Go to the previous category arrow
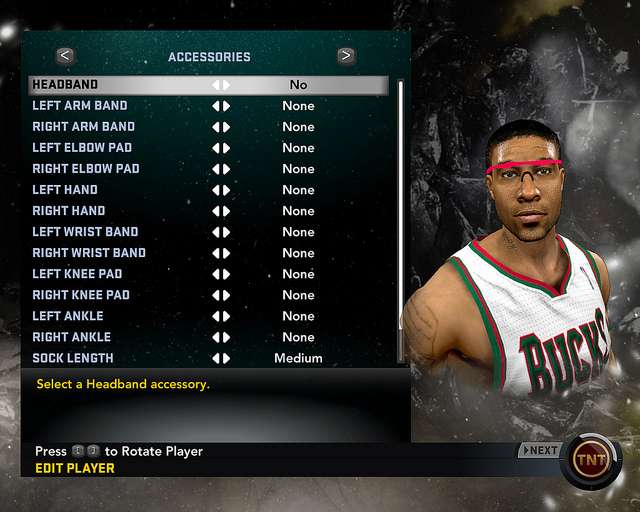640x512 pixels. pos(65,56)
